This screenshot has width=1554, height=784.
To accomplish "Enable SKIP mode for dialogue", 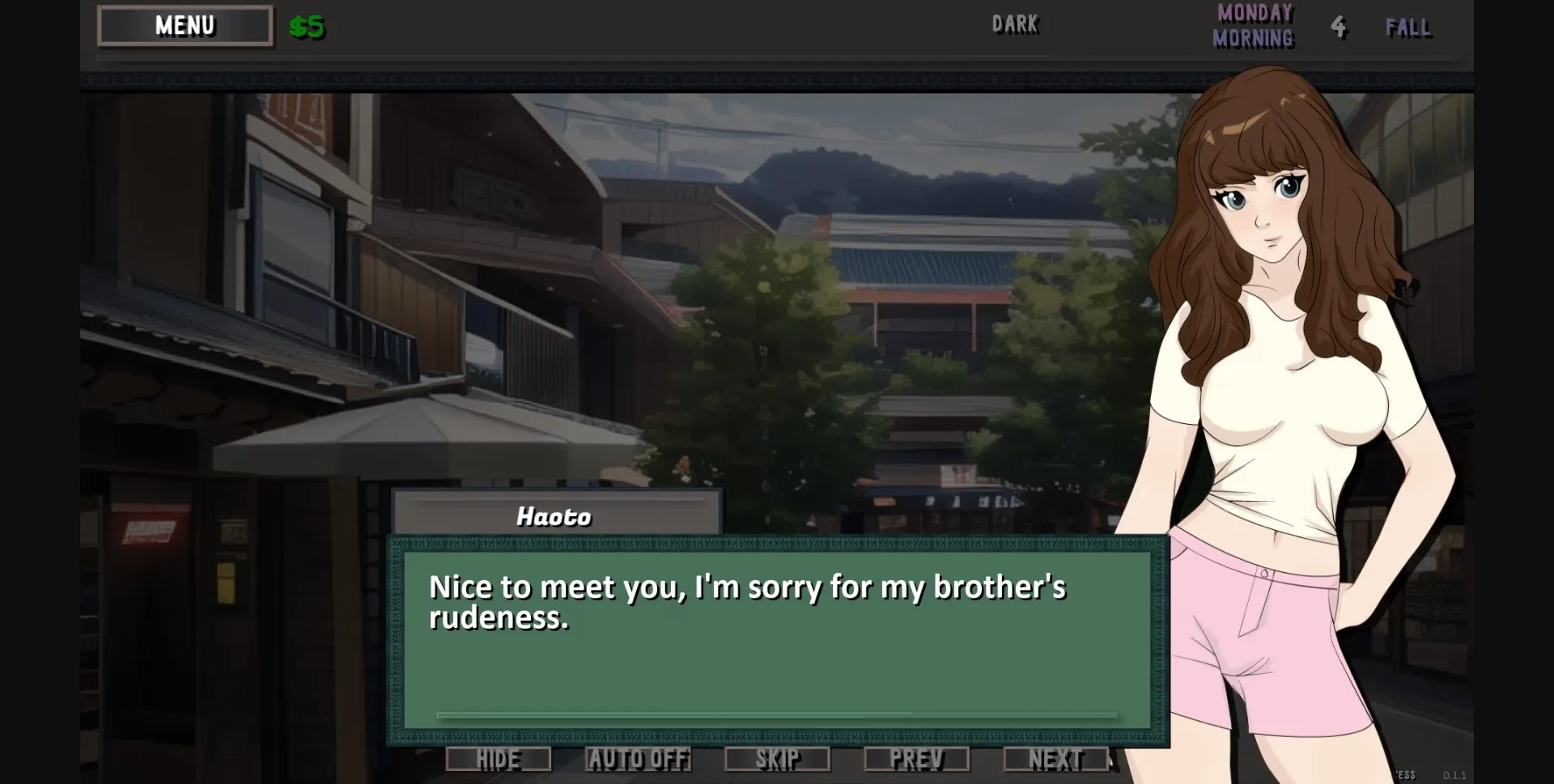I will pos(778,759).
